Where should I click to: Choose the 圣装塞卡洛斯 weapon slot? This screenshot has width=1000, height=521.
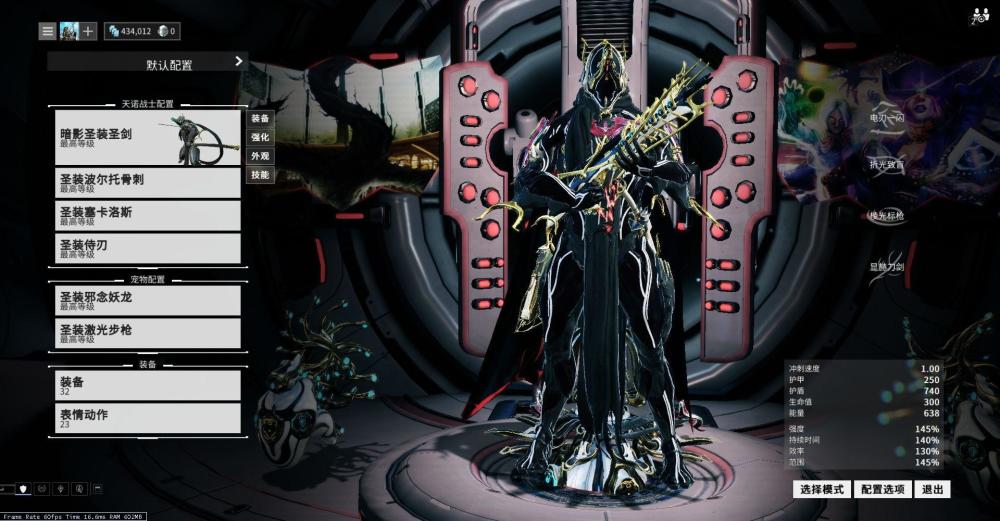[x=148, y=215]
